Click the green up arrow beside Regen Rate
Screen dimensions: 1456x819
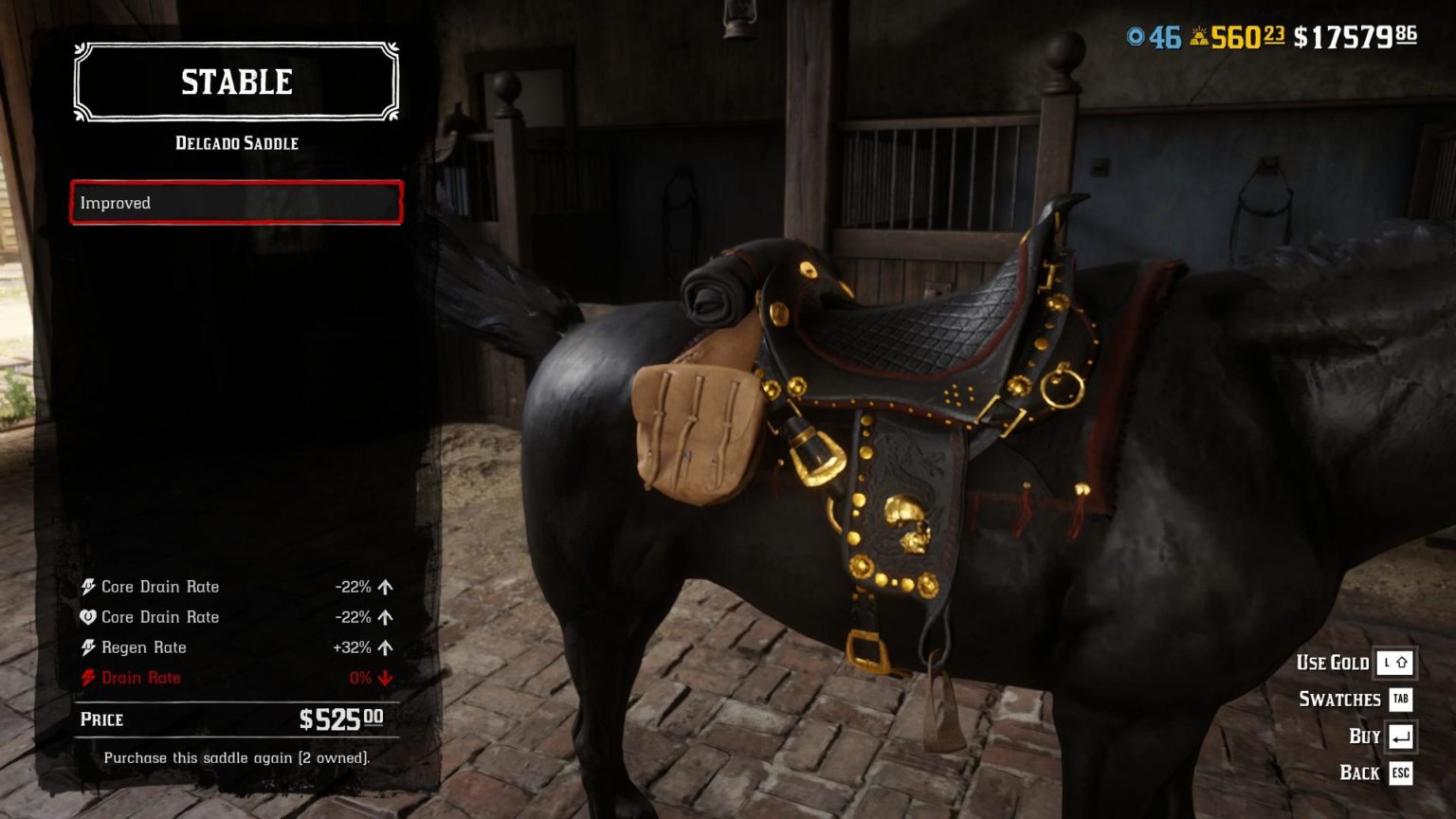pos(385,647)
